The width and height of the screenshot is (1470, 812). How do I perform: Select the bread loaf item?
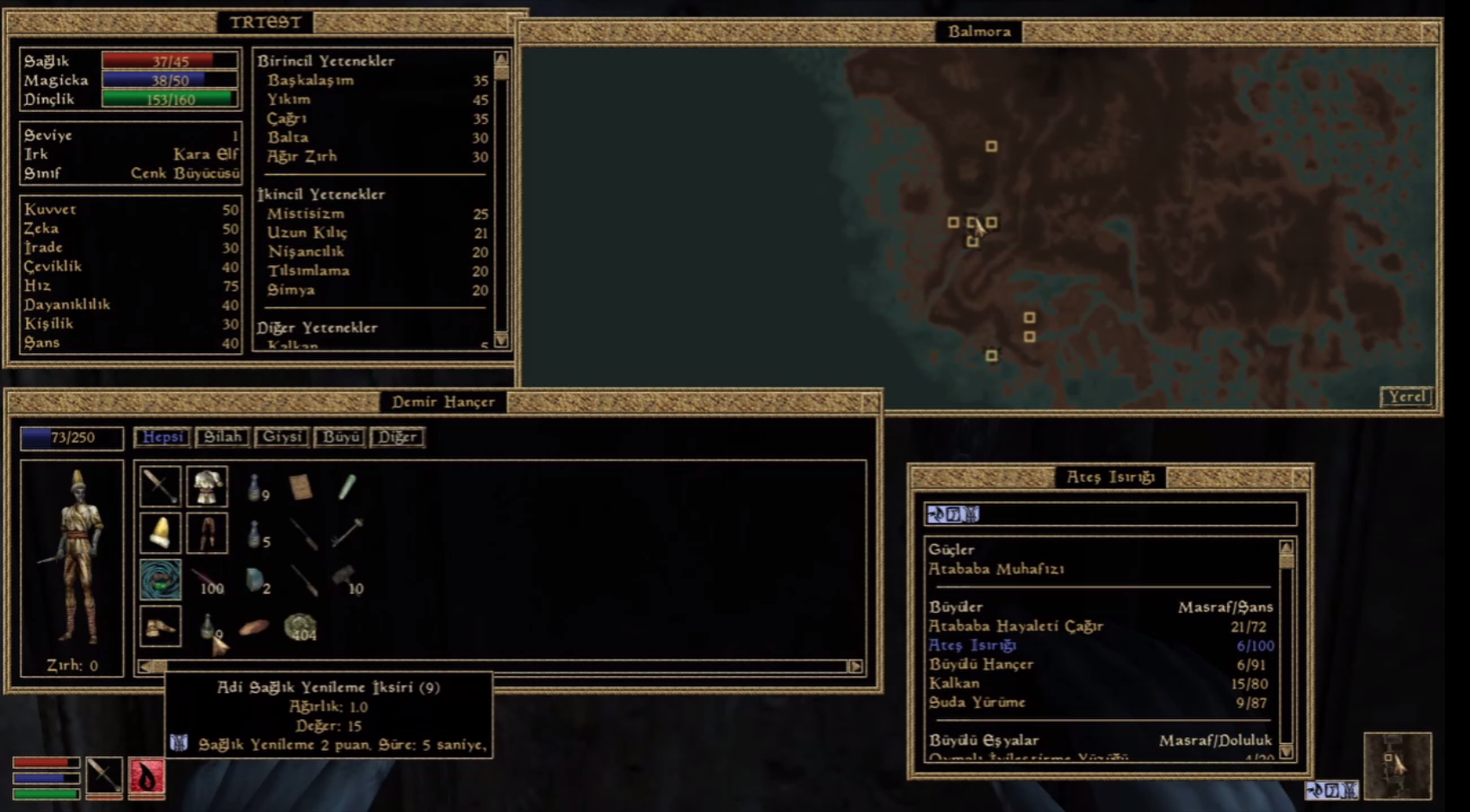(x=254, y=627)
